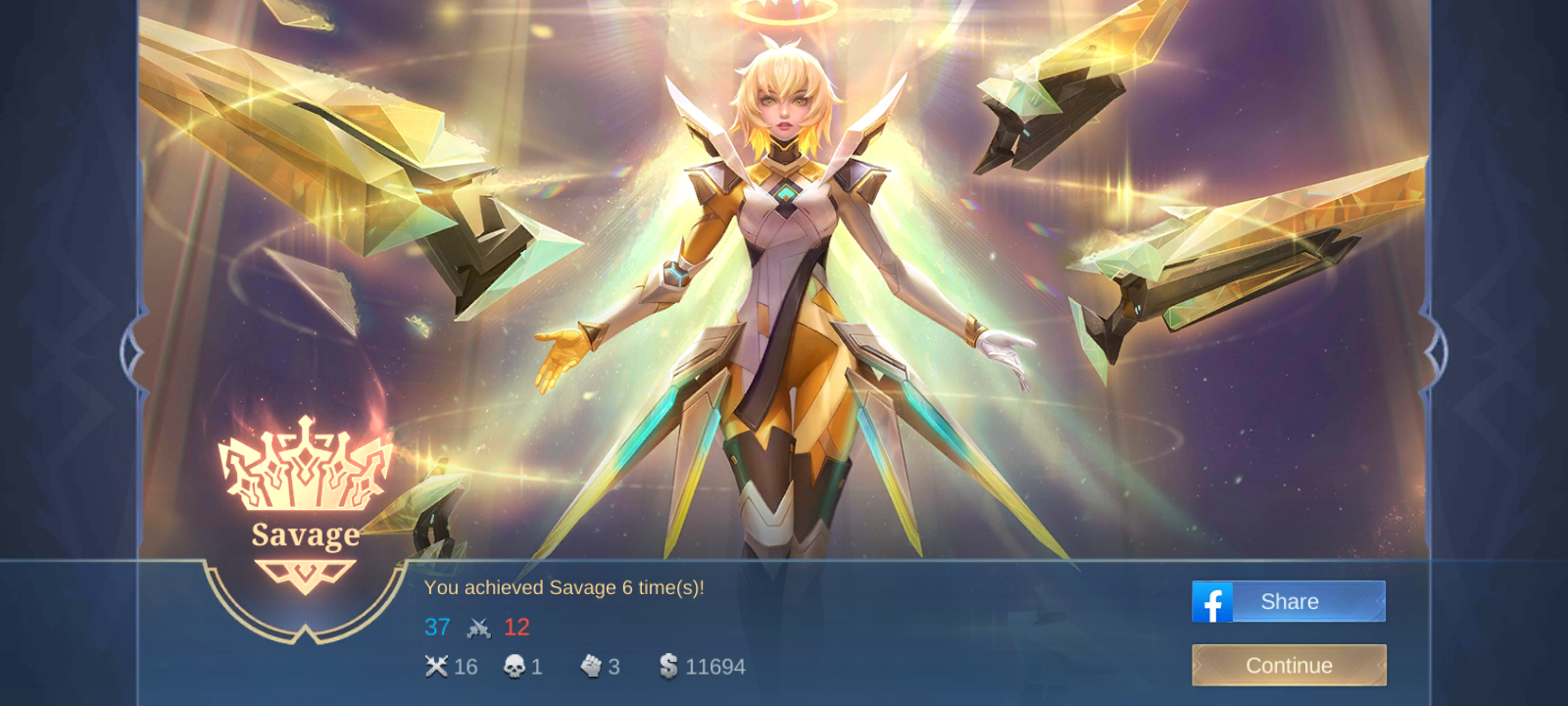
Task: Select the red death count 12
Action: tap(517, 628)
